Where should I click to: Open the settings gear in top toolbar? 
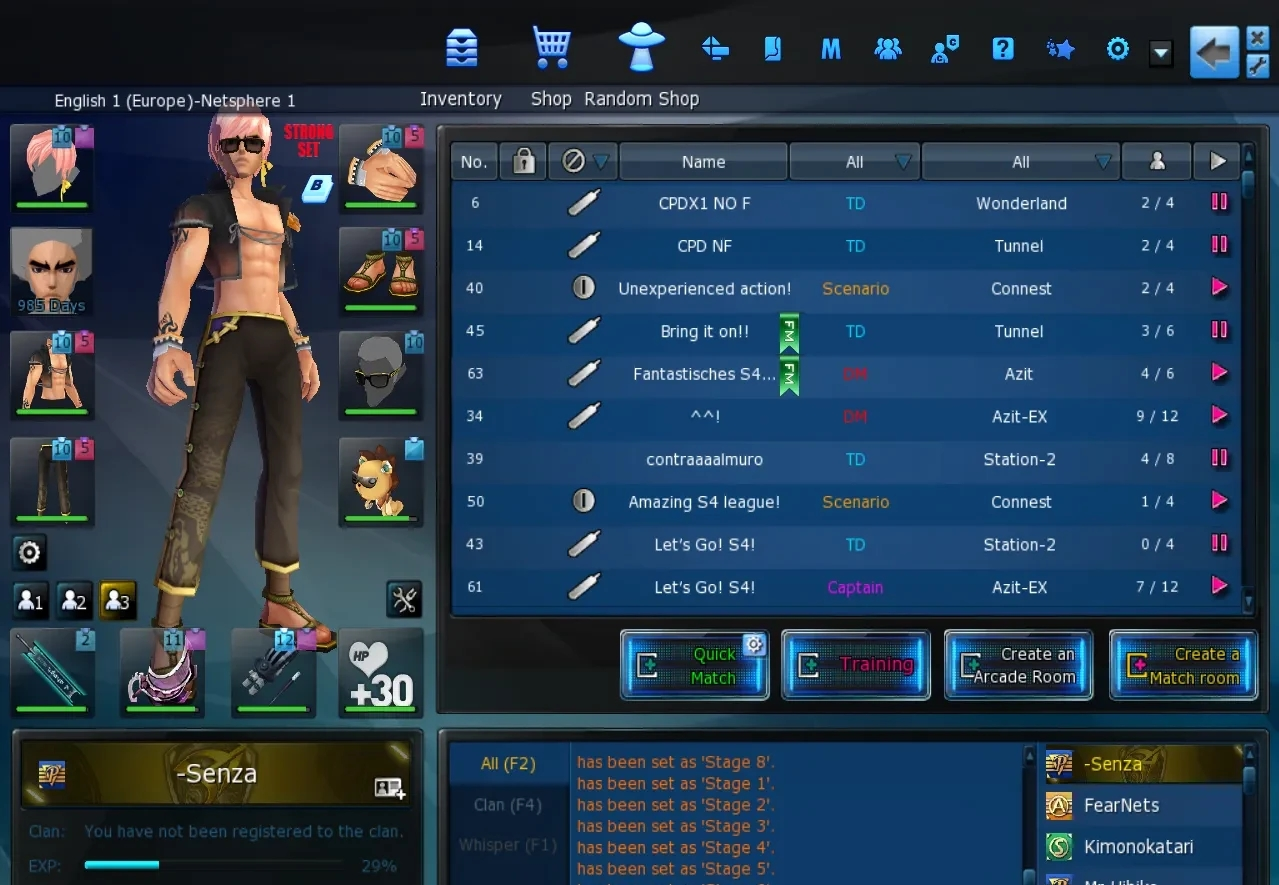tap(1117, 49)
